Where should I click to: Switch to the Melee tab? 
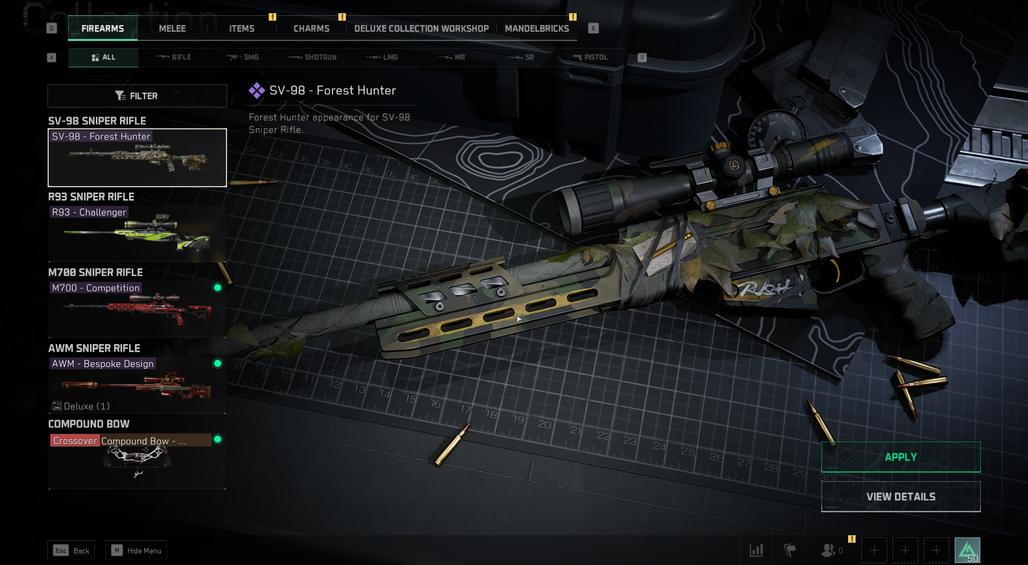coord(172,28)
